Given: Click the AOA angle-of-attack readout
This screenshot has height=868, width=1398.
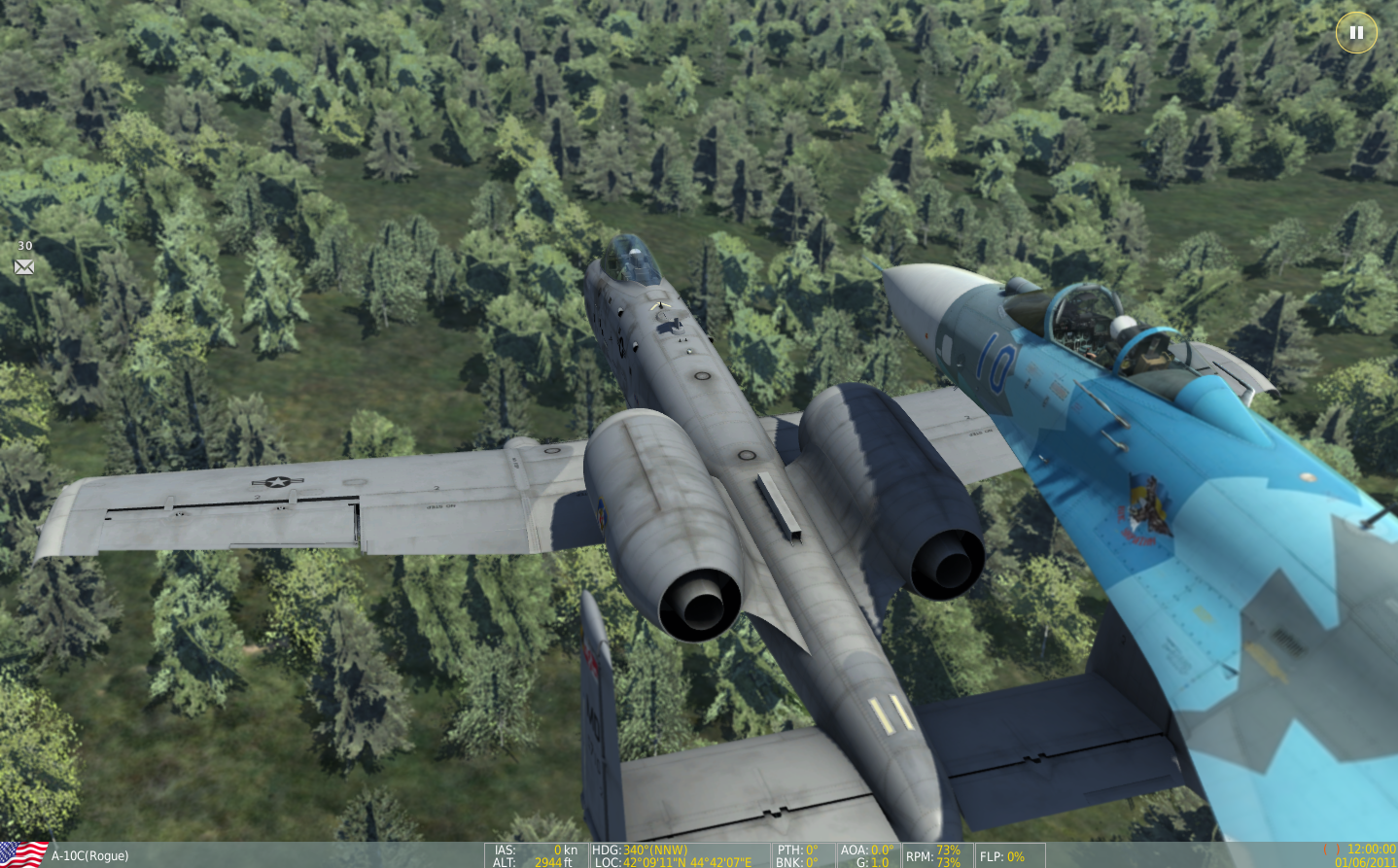Looking at the screenshot, I should point(862,848).
